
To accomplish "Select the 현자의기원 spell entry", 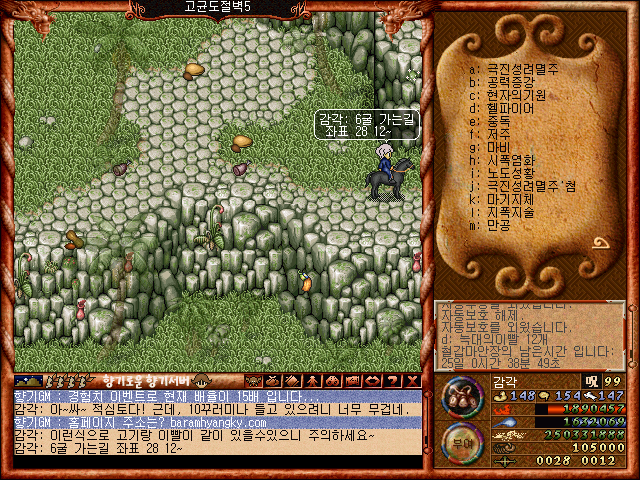I will coord(515,95).
